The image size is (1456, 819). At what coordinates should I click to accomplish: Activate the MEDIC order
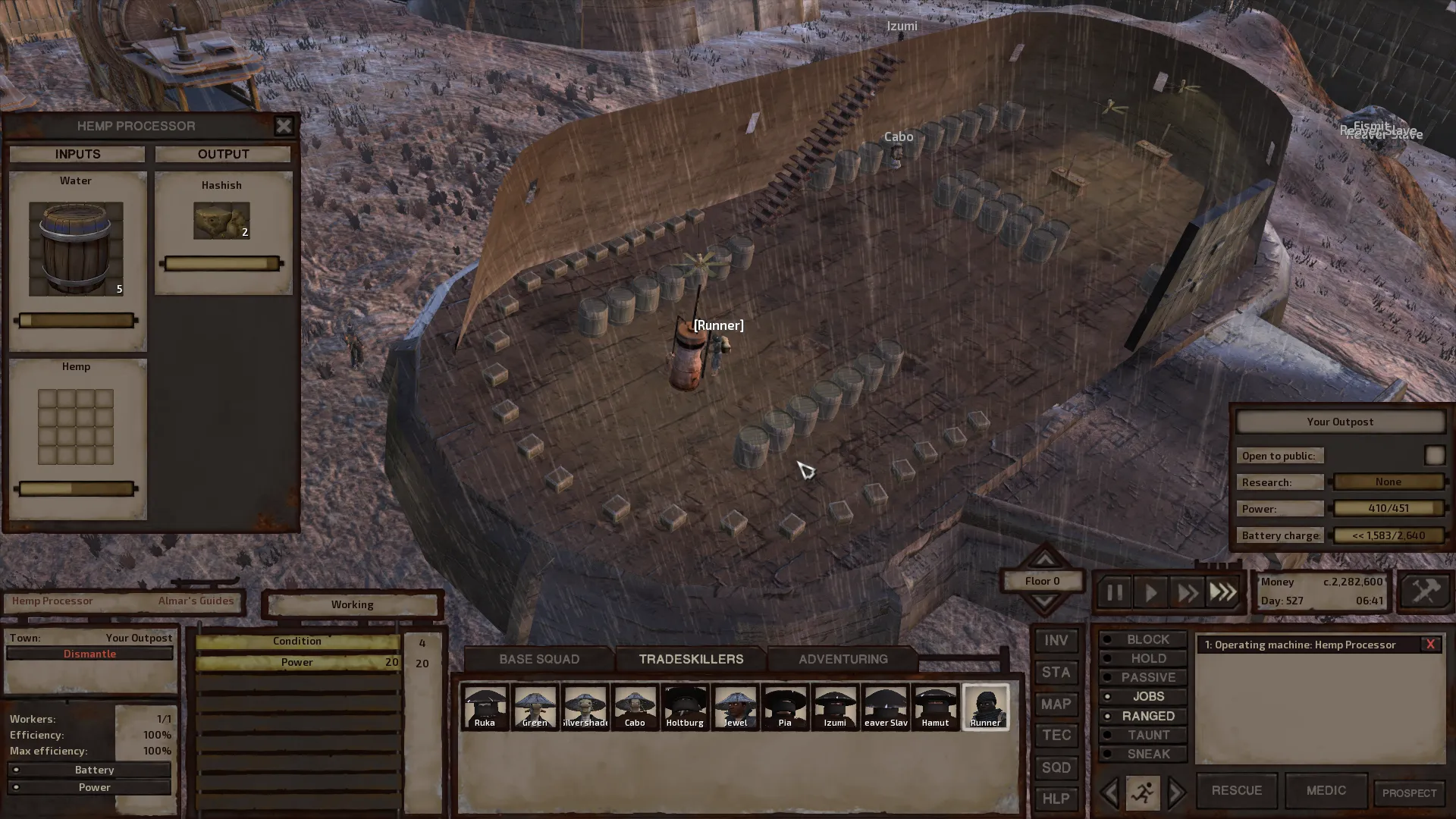click(x=1326, y=790)
